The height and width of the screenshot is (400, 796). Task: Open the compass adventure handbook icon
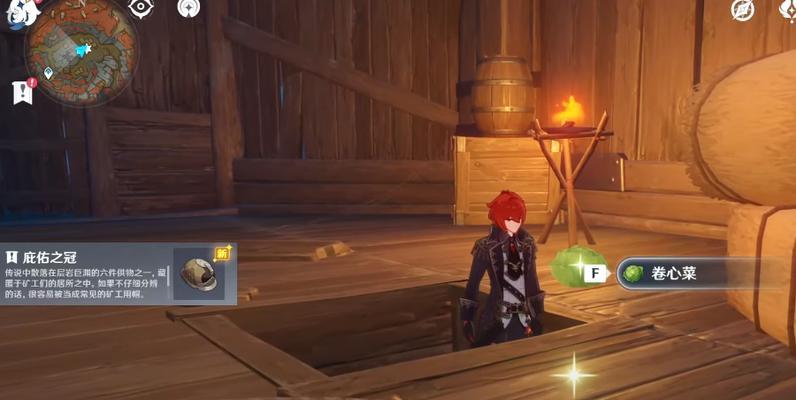coord(742,10)
